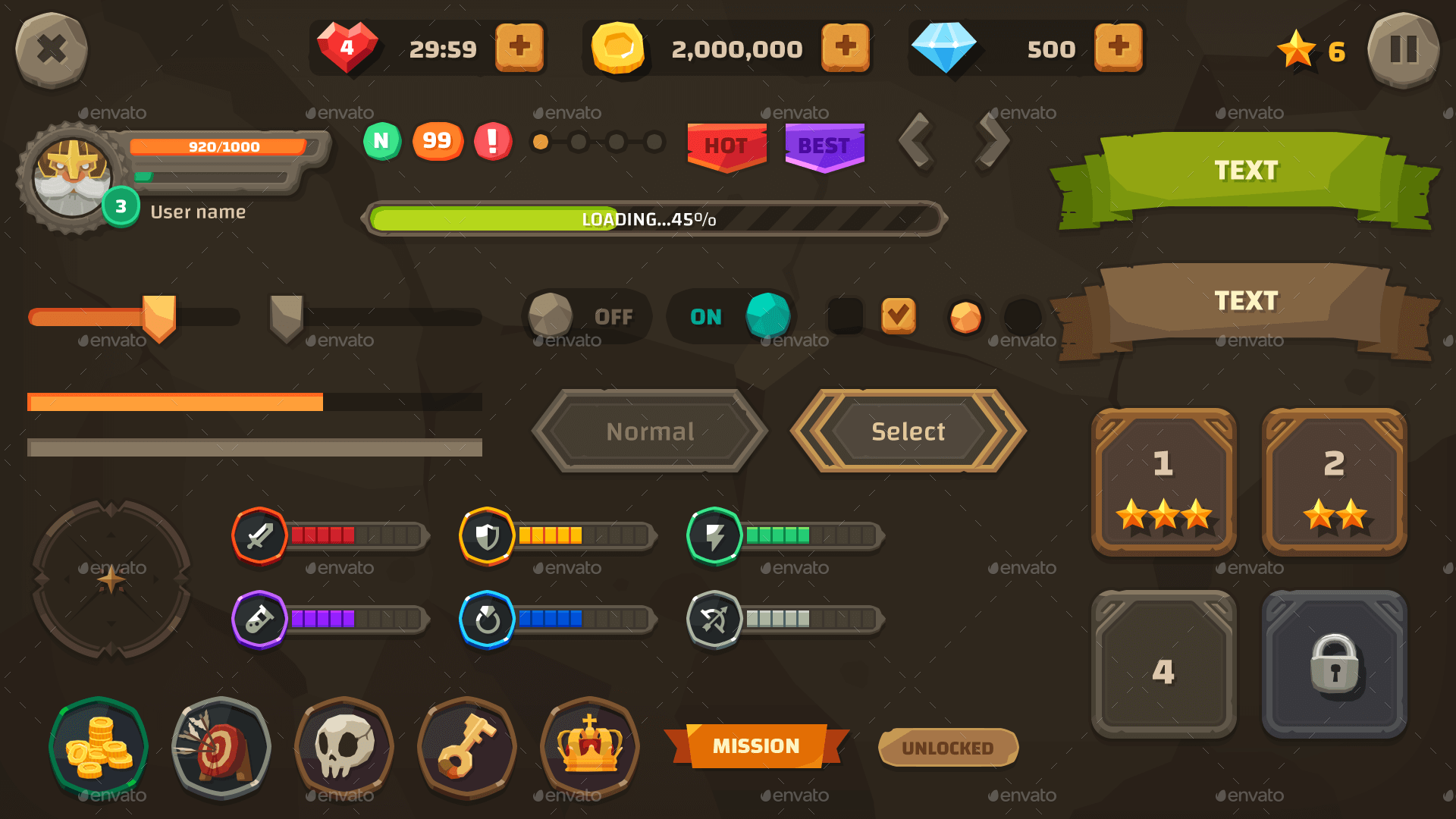Click the crown emblem icon

[x=589, y=747]
